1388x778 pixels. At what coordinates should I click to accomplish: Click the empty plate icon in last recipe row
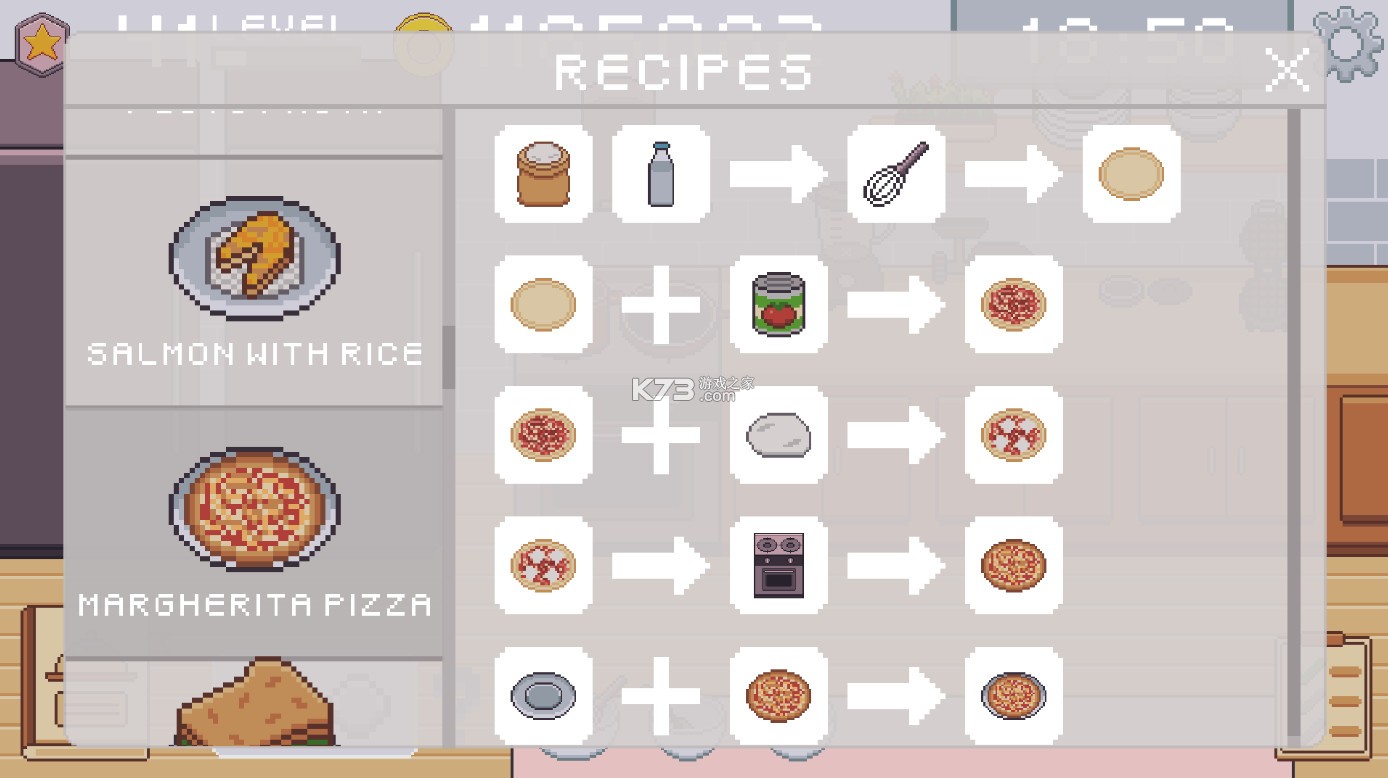coord(543,697)
